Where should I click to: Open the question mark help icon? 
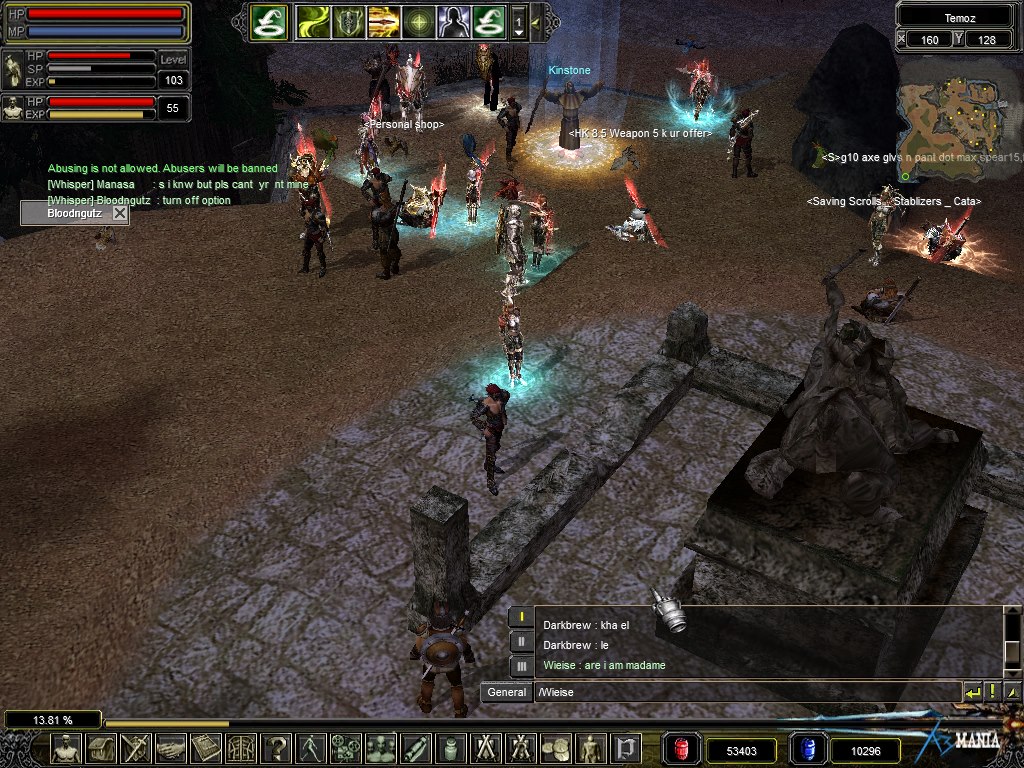(x=276, y=748)
